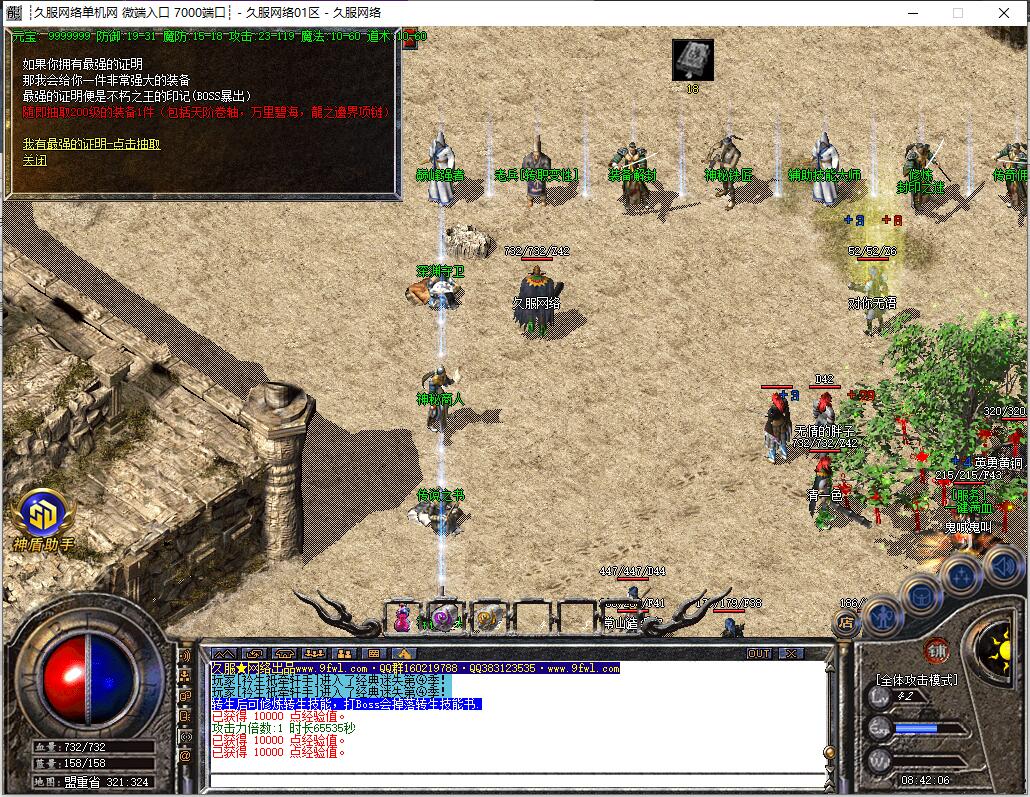Choose 我有最强的证明-点击抽取 dialogue option
This screenshot has height=797, width=1030.
91,144
